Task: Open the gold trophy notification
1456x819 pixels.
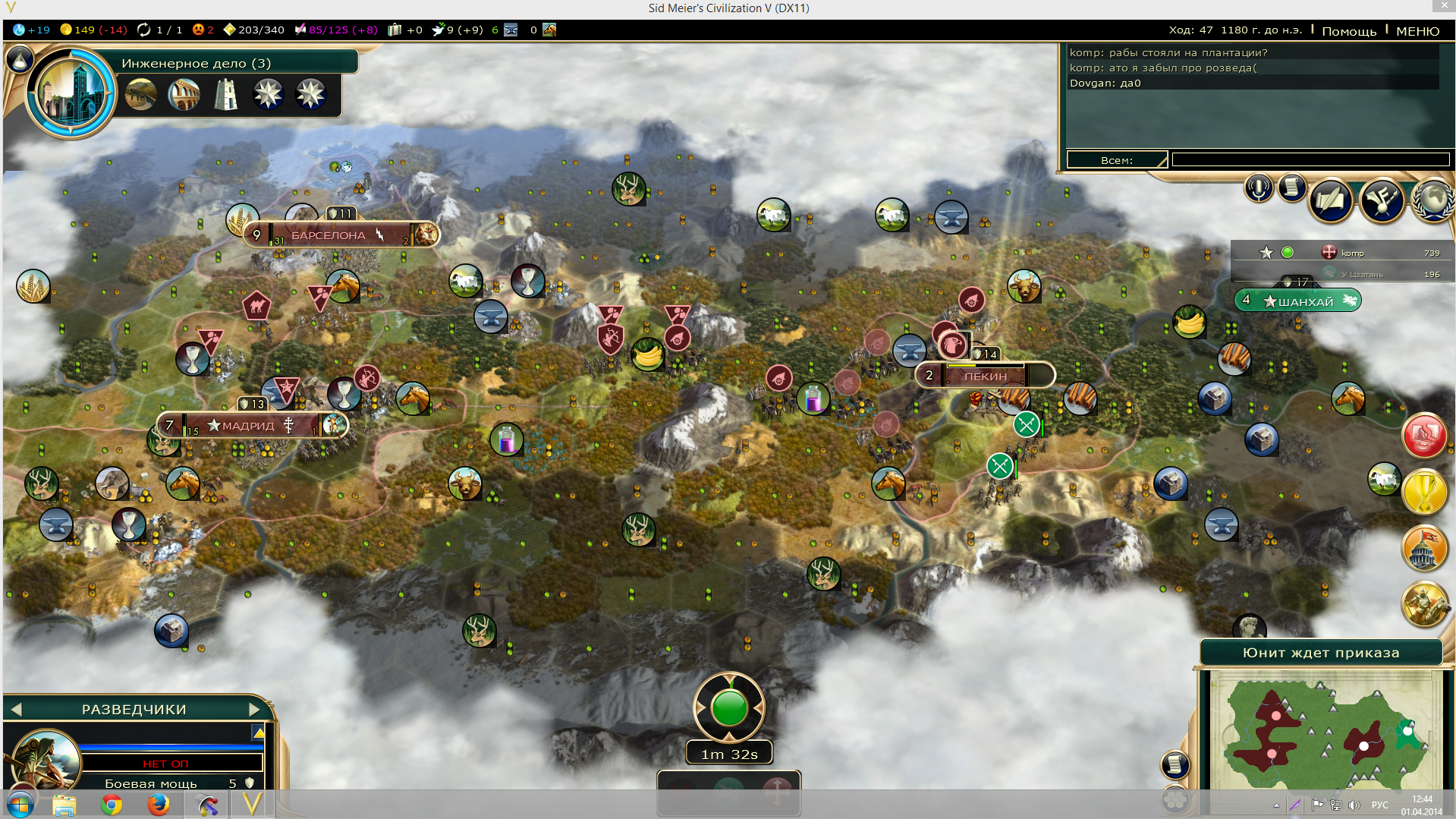Action: (1423, 492)
